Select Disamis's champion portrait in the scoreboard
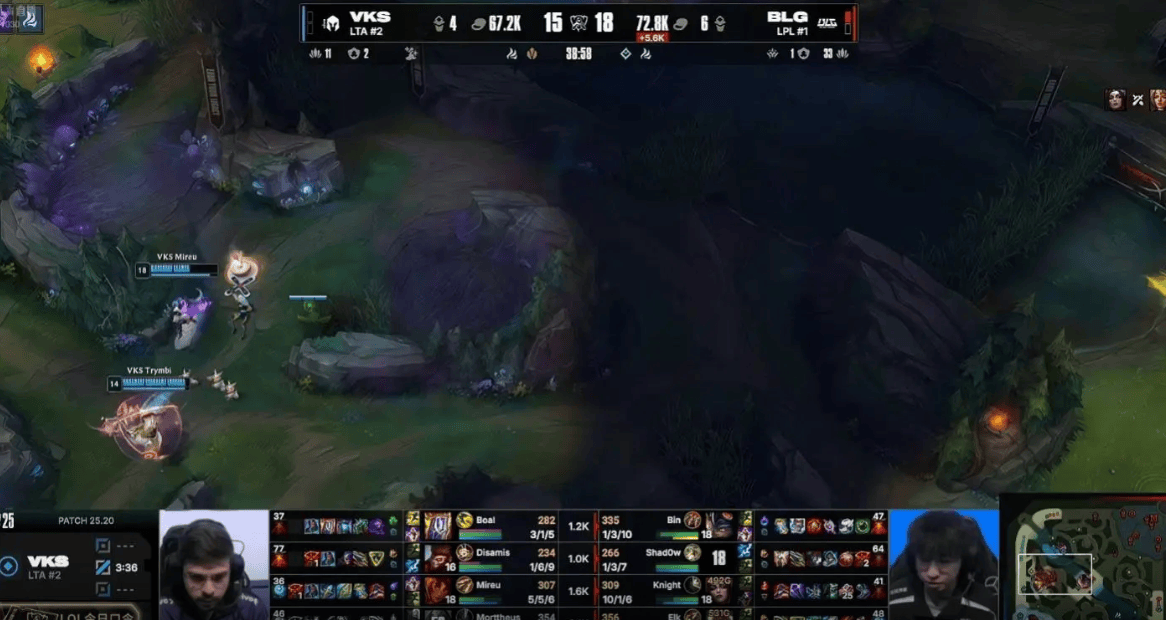The height and width of the screenshot is (620, 1166). [x=438, y=557]
